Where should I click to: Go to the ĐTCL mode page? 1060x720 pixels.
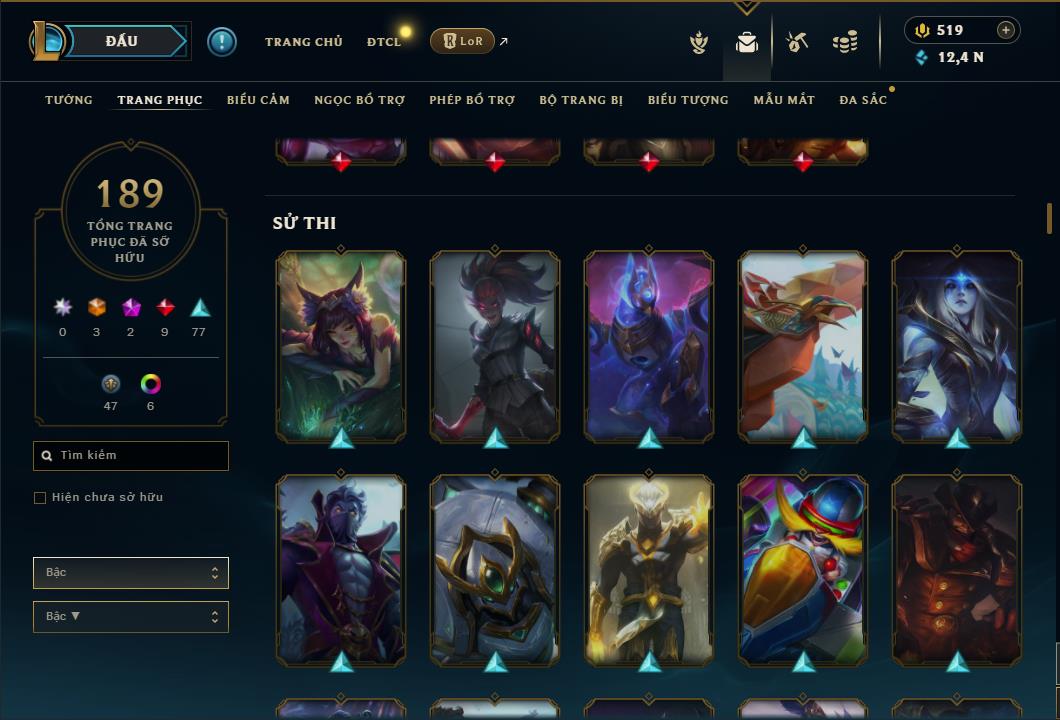tap(384, 42)
